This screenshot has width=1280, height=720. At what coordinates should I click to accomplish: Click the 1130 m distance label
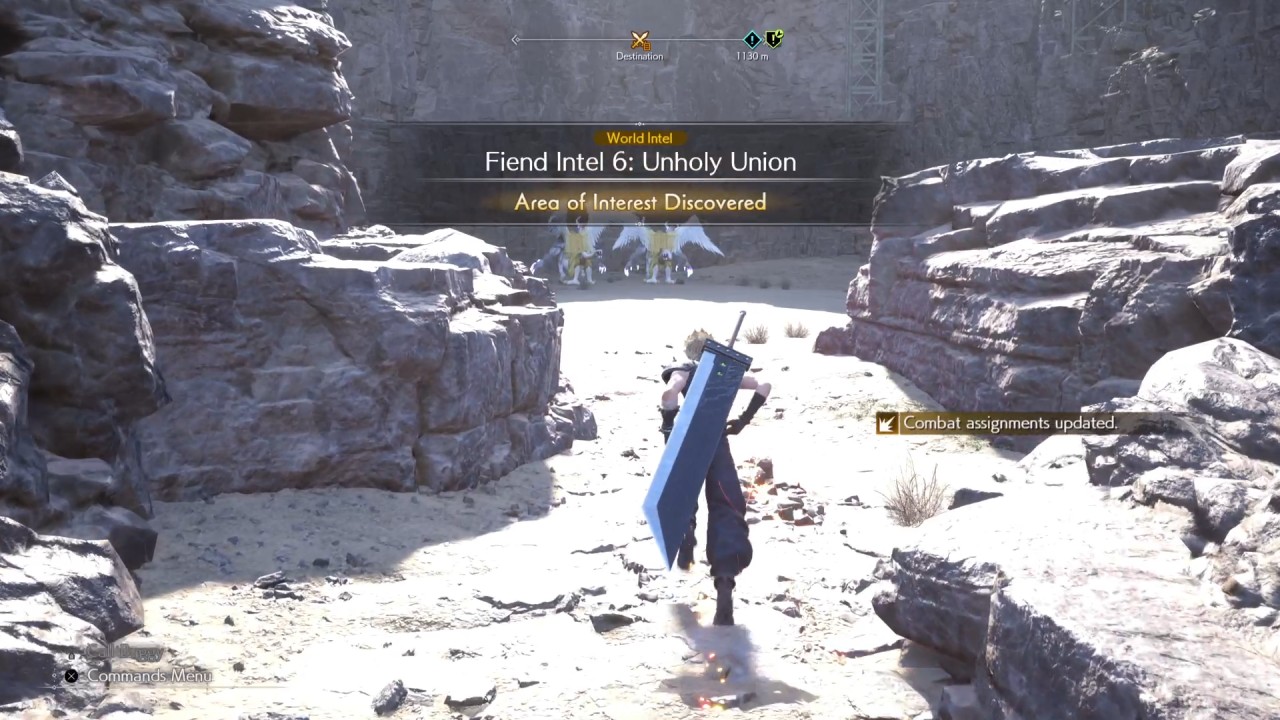(x=751, y=56)
